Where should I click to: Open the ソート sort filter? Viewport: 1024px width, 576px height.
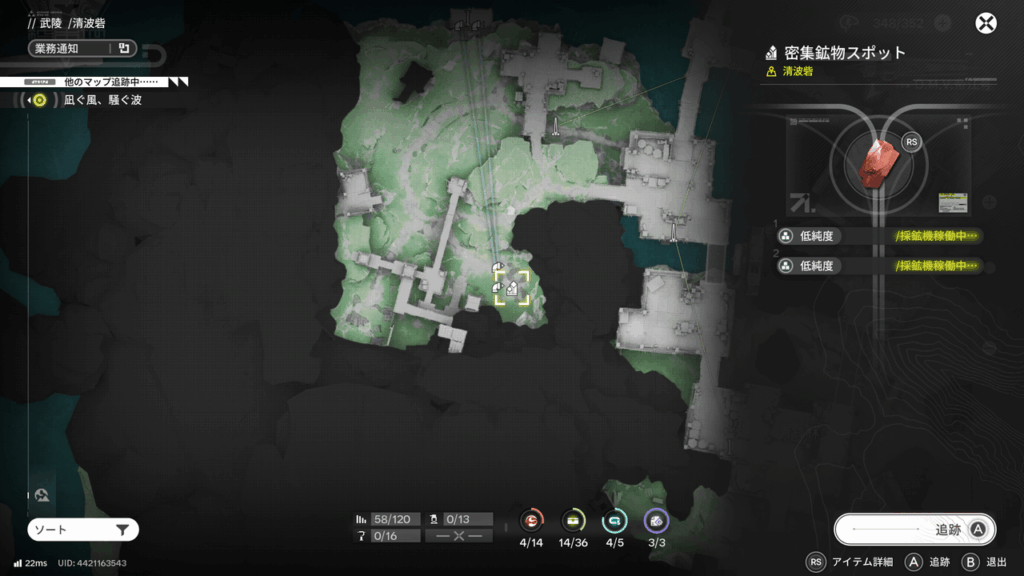tap(82, 530)
